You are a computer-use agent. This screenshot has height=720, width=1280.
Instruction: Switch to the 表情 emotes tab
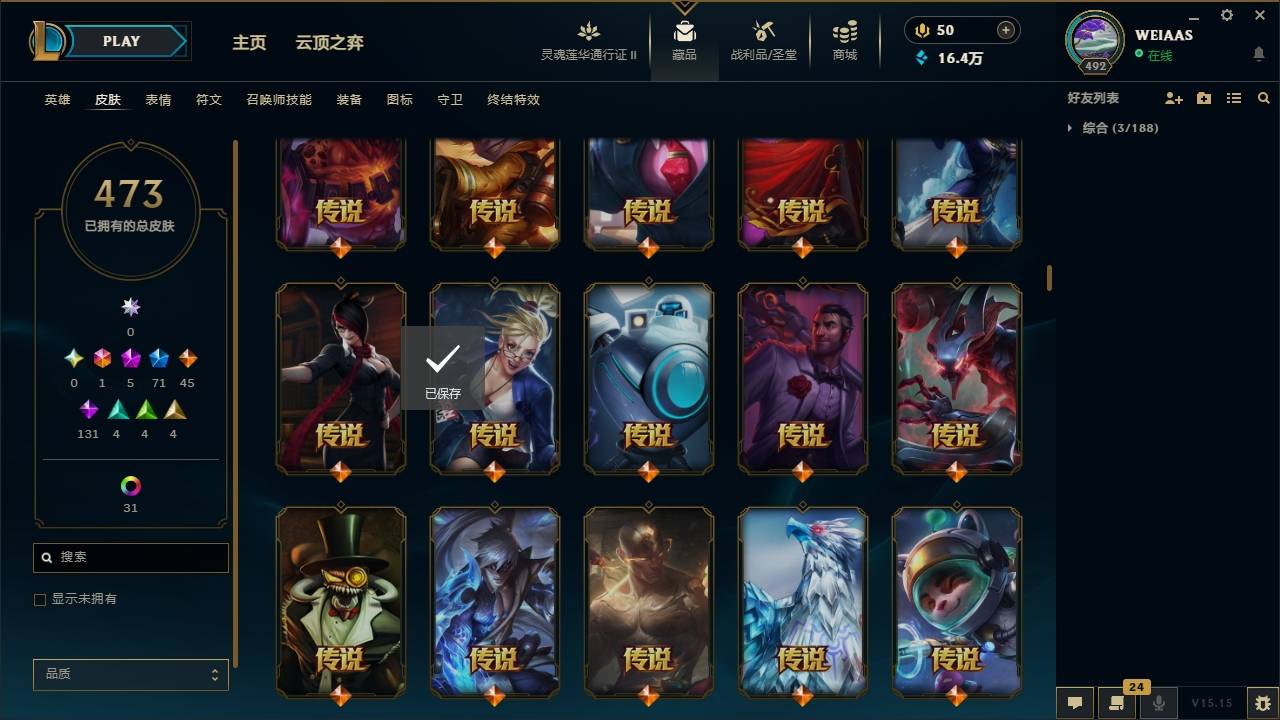pyautogui.click(x=160, y=100)
